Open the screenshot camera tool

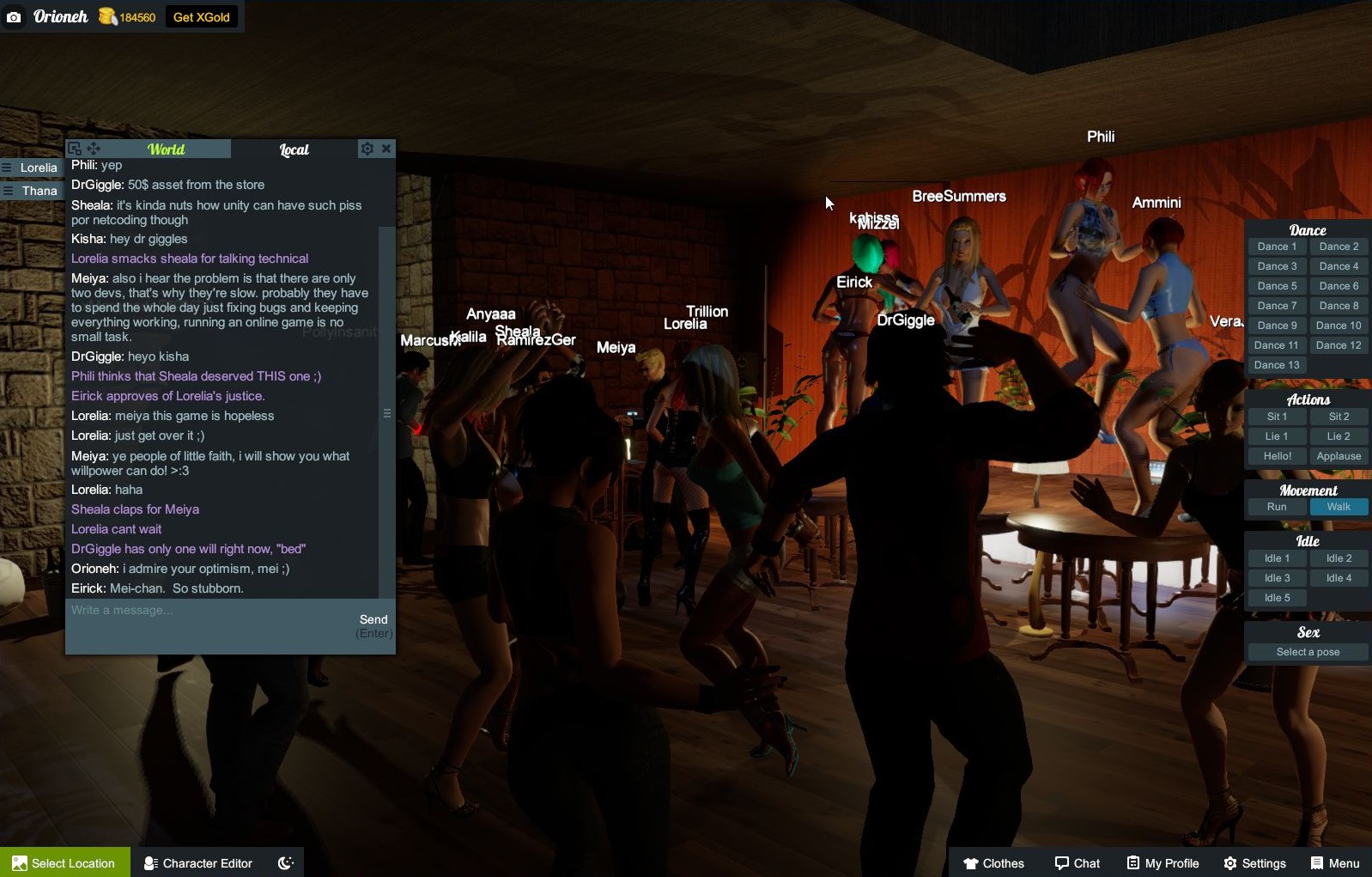click(14, 16)
